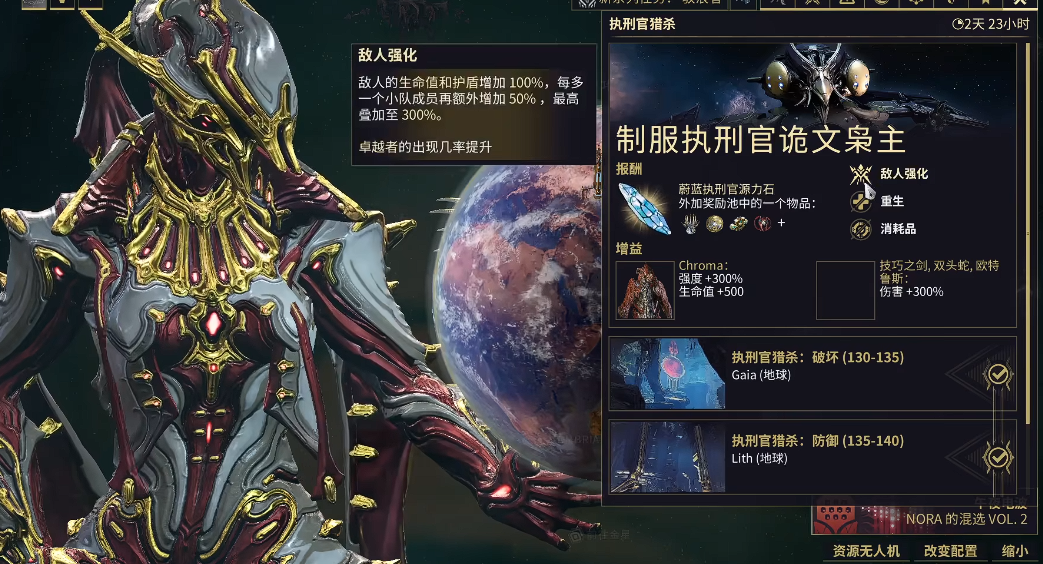Expand the reward pool plus sign
Image resolution: width=1043 pixels, height=564 pixels.
point(781,223)
